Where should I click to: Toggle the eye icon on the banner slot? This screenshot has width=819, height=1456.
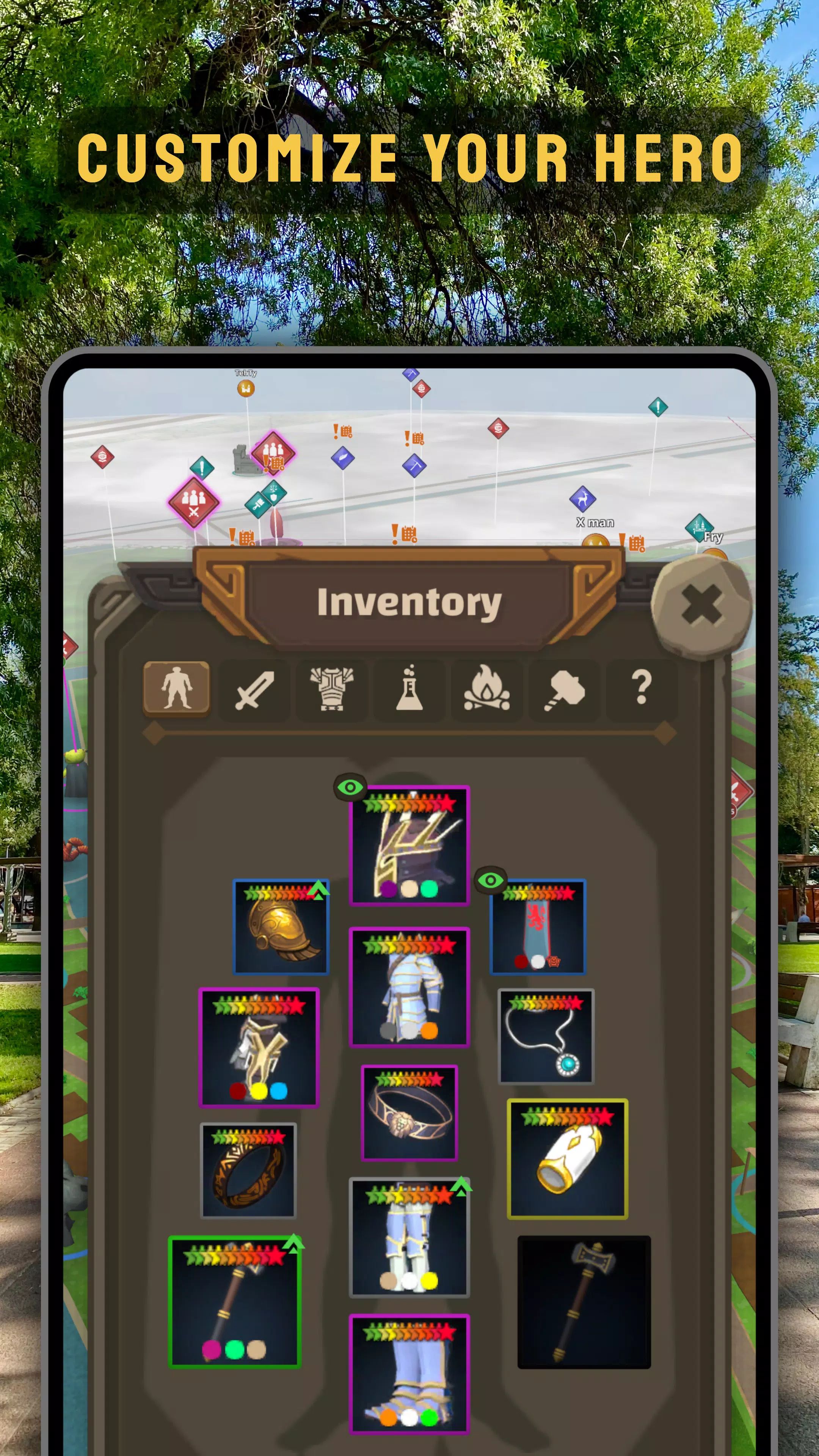tap(491, 880)
